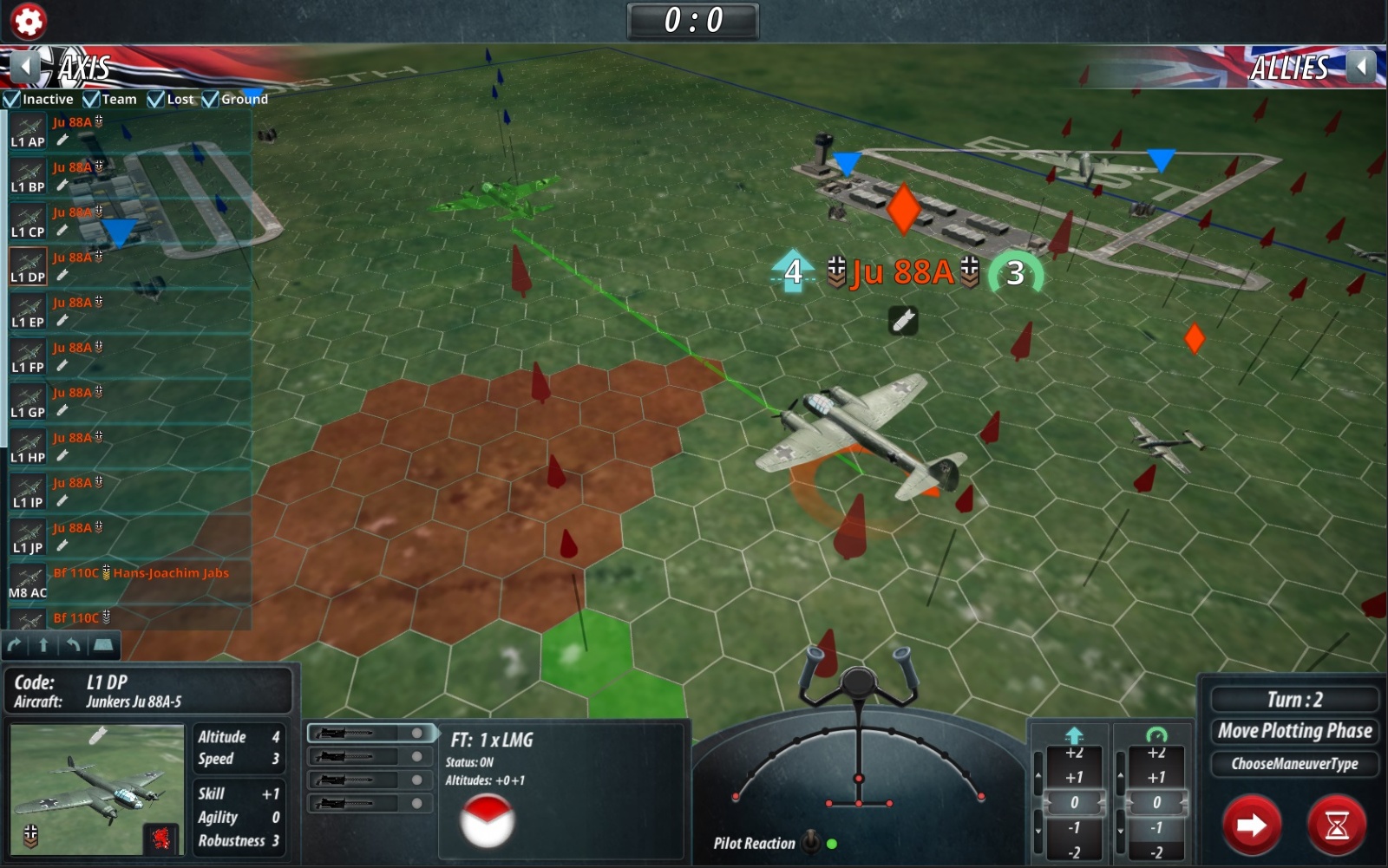Image resolution: width=1388 pixels, height=868 pixels.
Task: Click the straight-ahead arrow toolbar button
Action: (x=43, y=644)
